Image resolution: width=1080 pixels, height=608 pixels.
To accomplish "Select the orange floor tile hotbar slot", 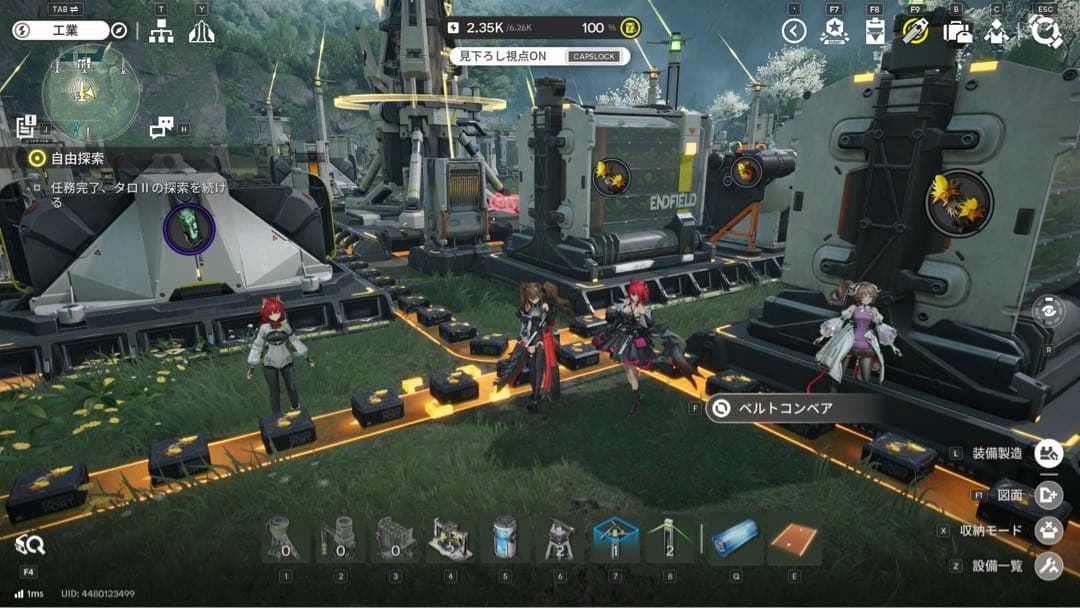I will pos(794,542).
